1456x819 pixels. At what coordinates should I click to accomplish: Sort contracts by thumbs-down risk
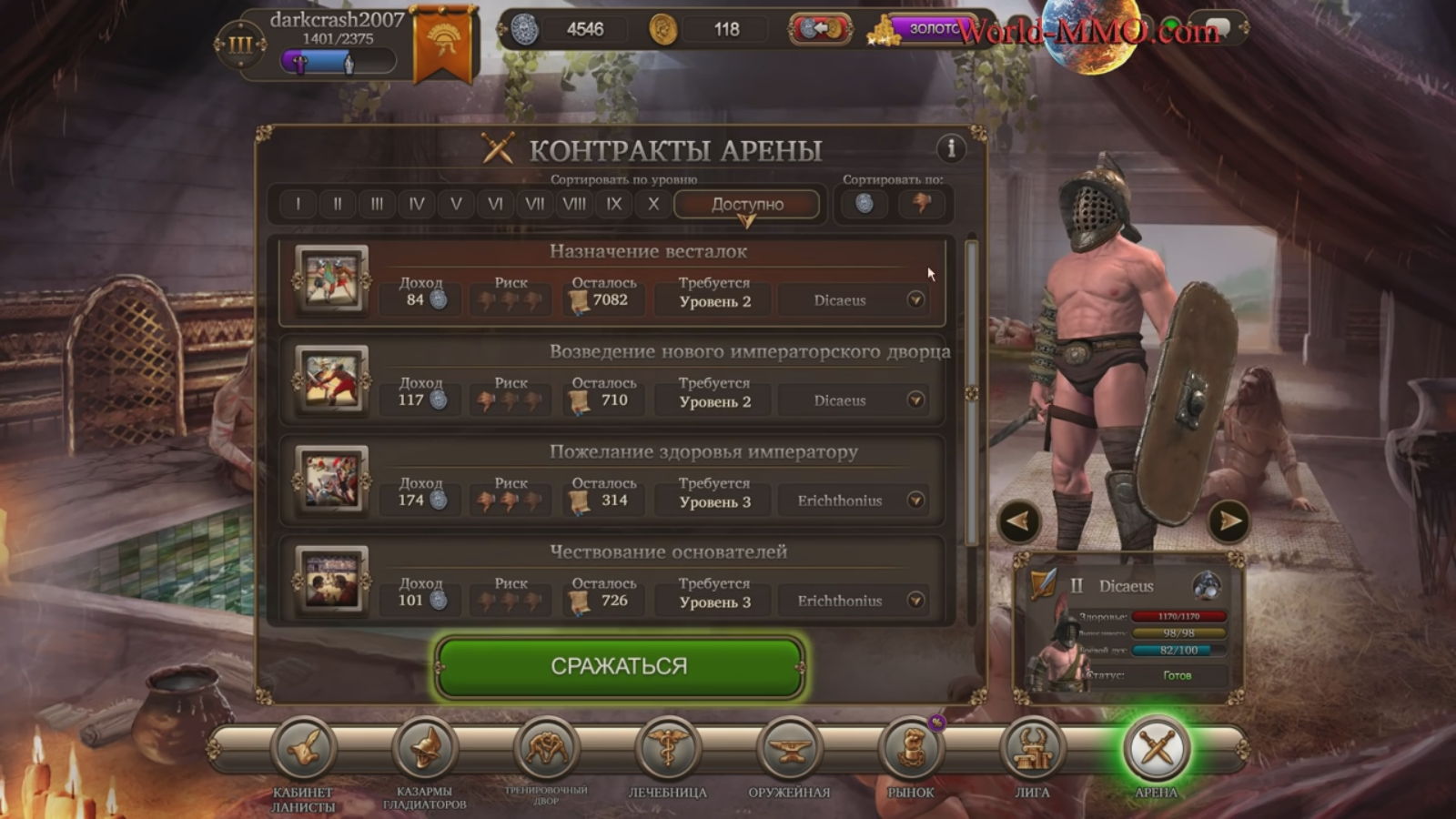922,204
